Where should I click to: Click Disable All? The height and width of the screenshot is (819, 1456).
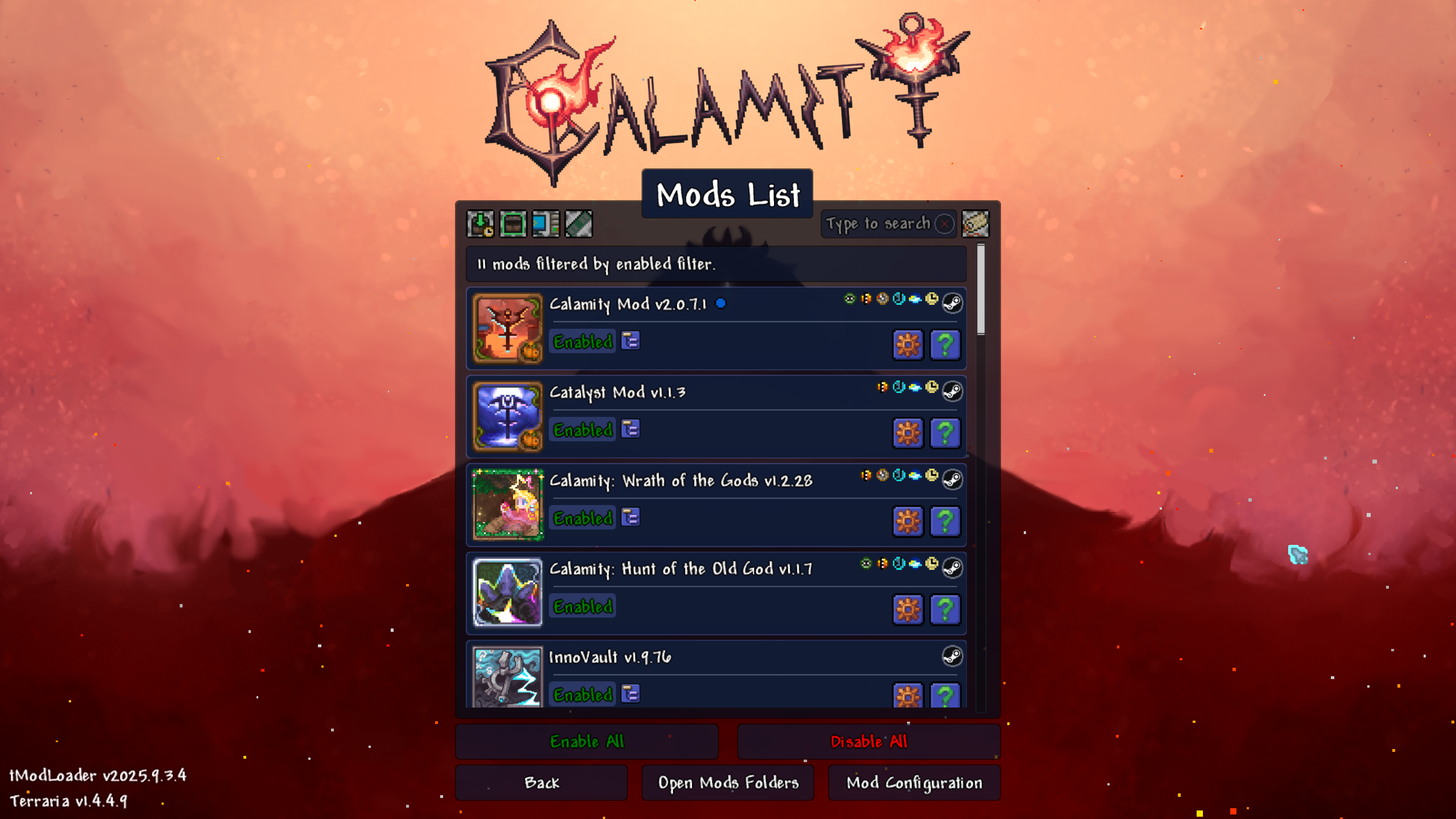[x=868, y=742]
